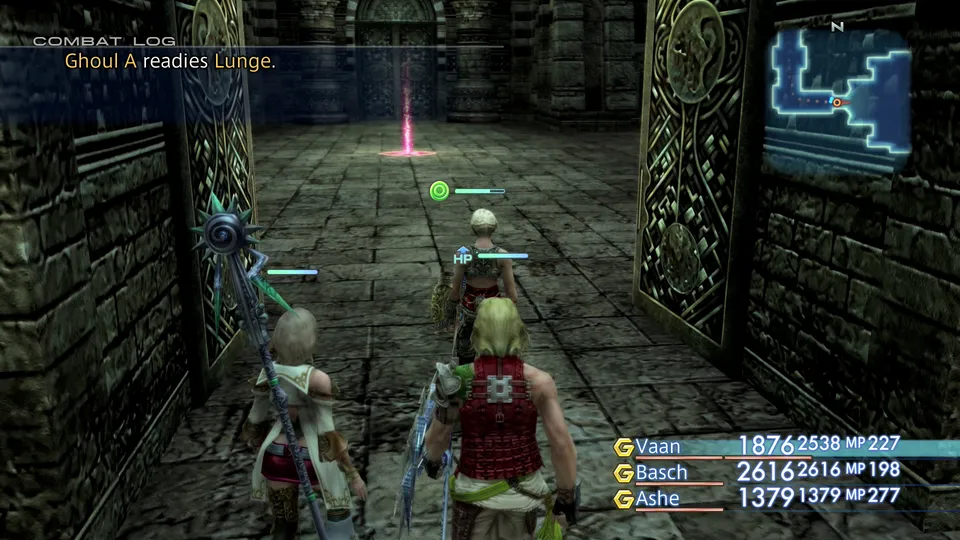Screen dimensions: 960x540
Task: Select Ashe in the party list
Action: point(658,498)
